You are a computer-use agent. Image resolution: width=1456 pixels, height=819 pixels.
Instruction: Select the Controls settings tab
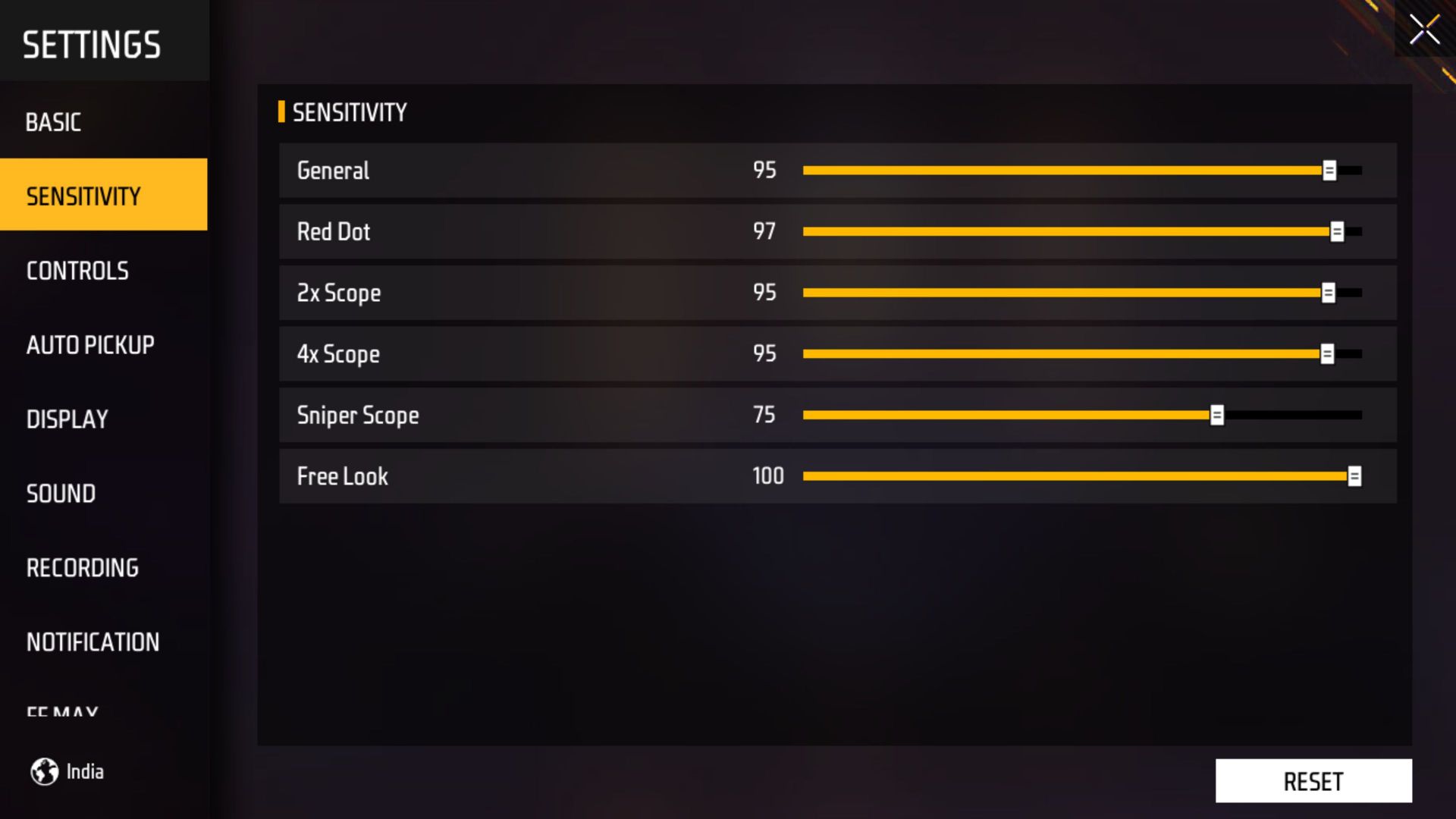point(77,271)
